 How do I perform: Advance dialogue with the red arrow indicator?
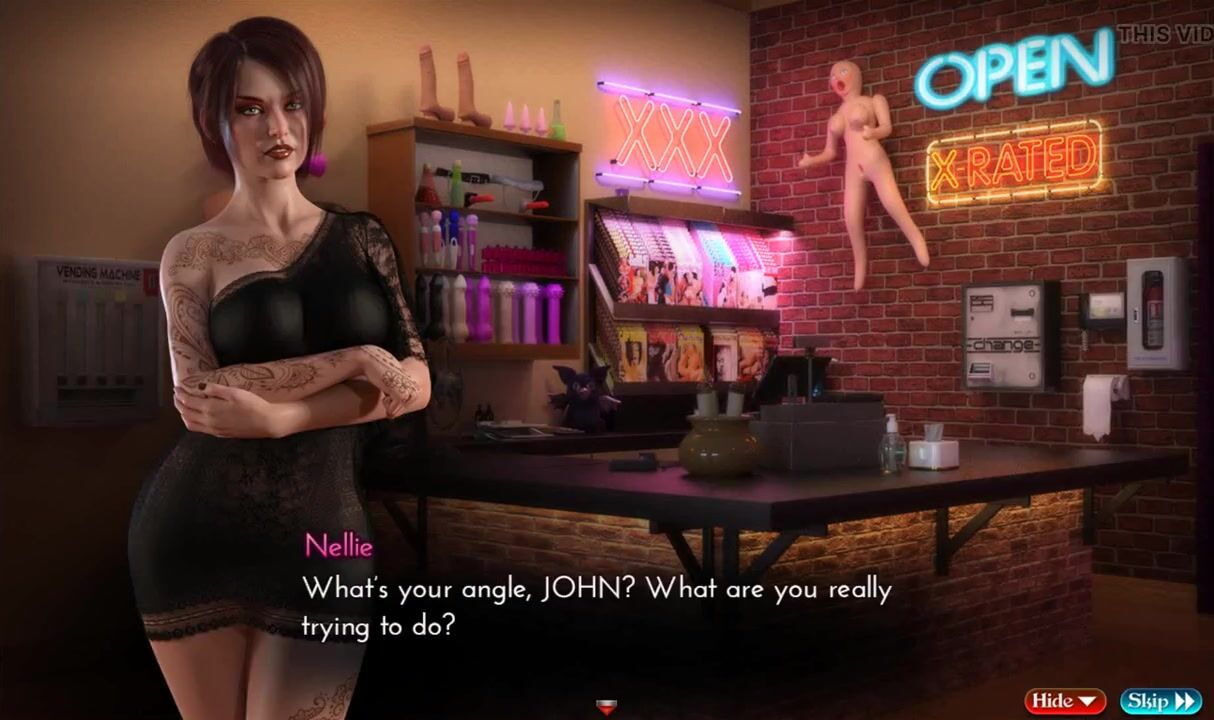(606, 708)
